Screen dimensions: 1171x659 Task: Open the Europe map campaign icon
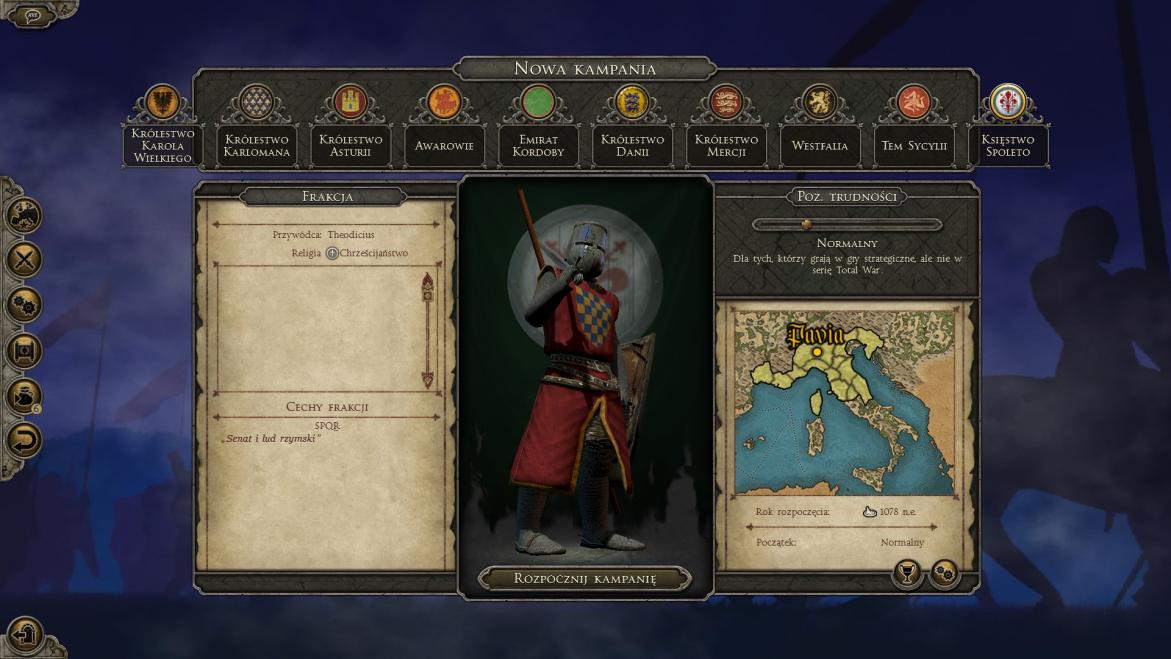(x=24, y=215)
